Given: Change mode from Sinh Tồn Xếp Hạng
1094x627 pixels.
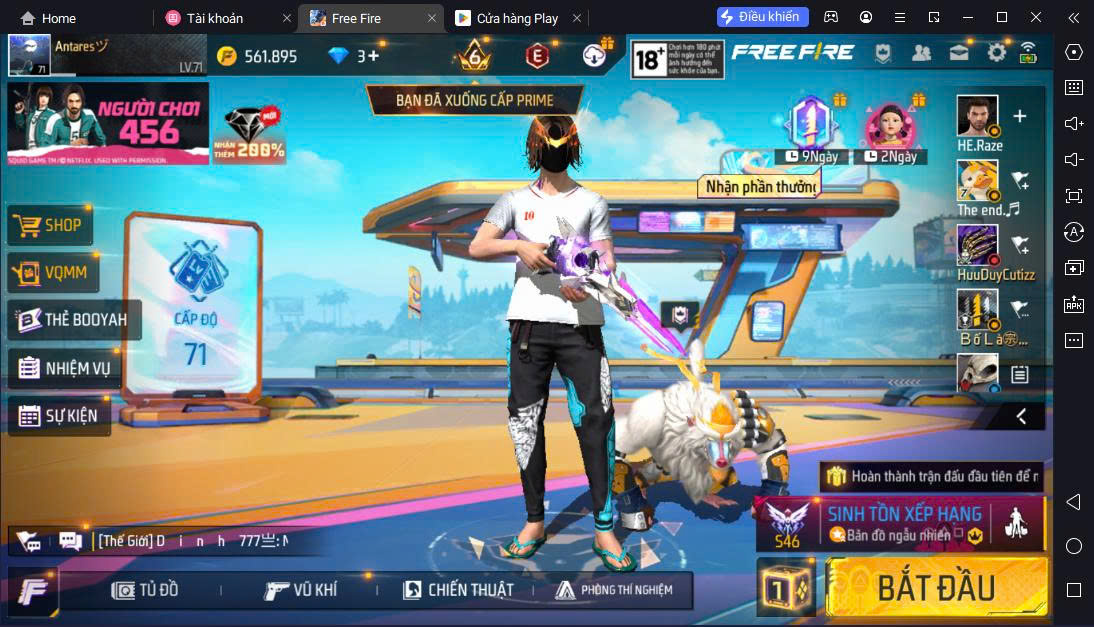Looking at the screenshot, I should (x=900, y=523).
